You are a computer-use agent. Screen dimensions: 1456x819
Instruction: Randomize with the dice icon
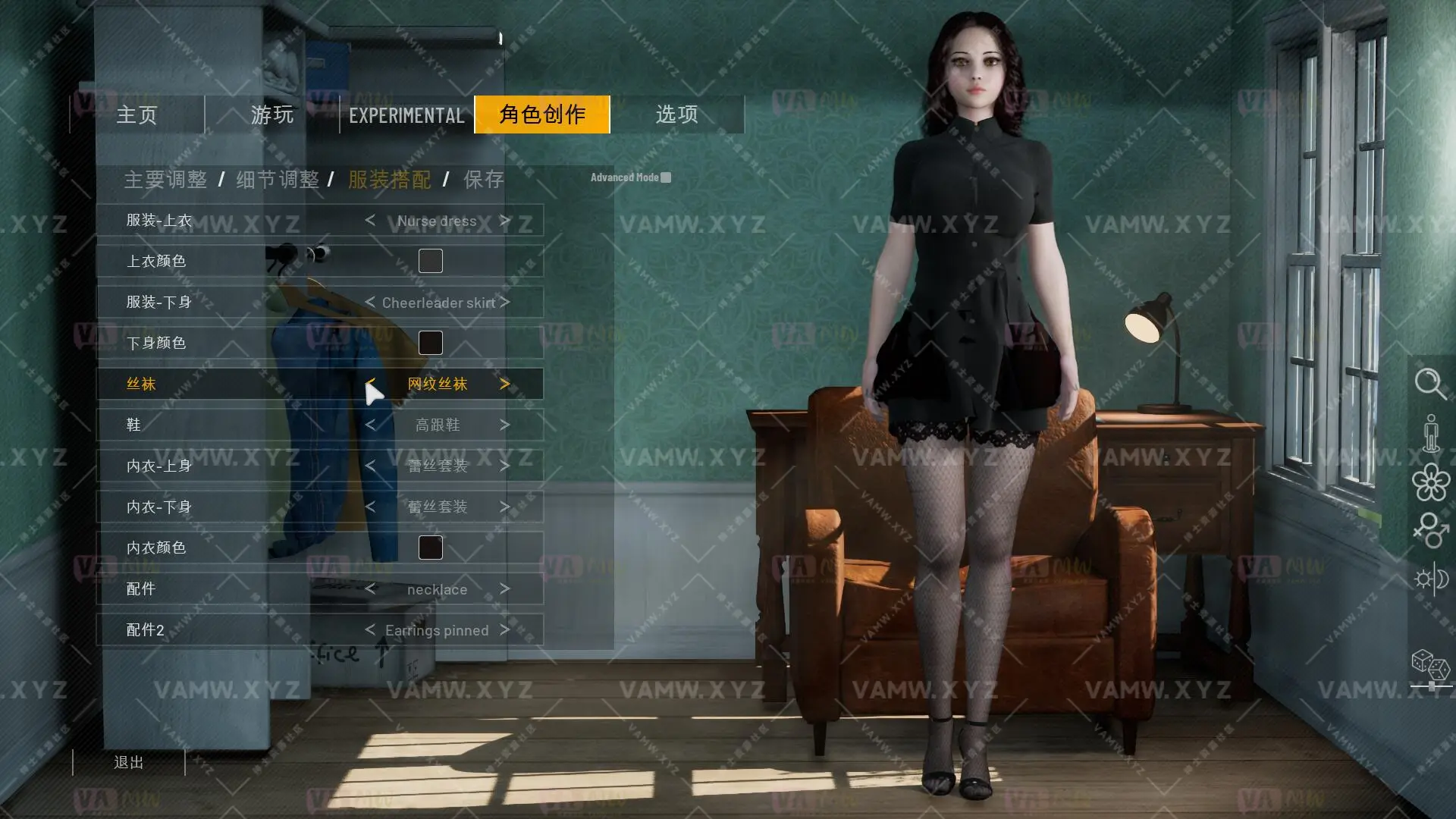point(1430,665)
